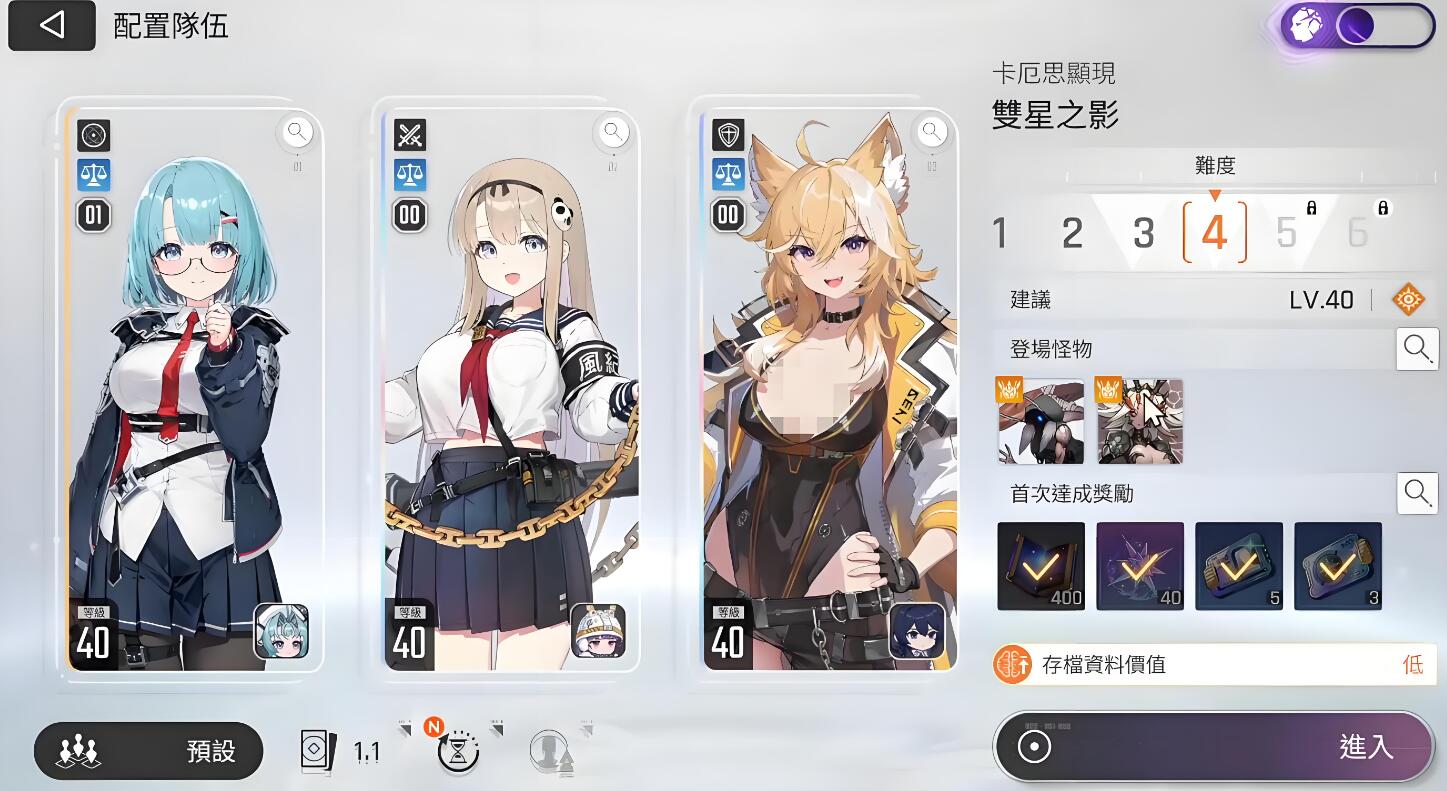Switch to difficulty tab 2
Screen dimensions: 1447x791
[x=1071, y=232]
